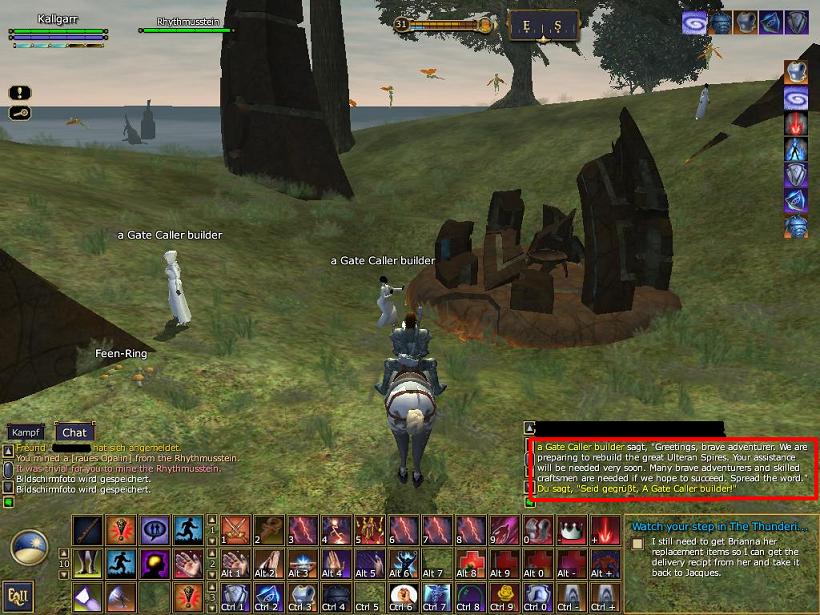Click the exclamation mark alert icon
Viewport: 820px width, 615px height.
click(x=19, y=92)
